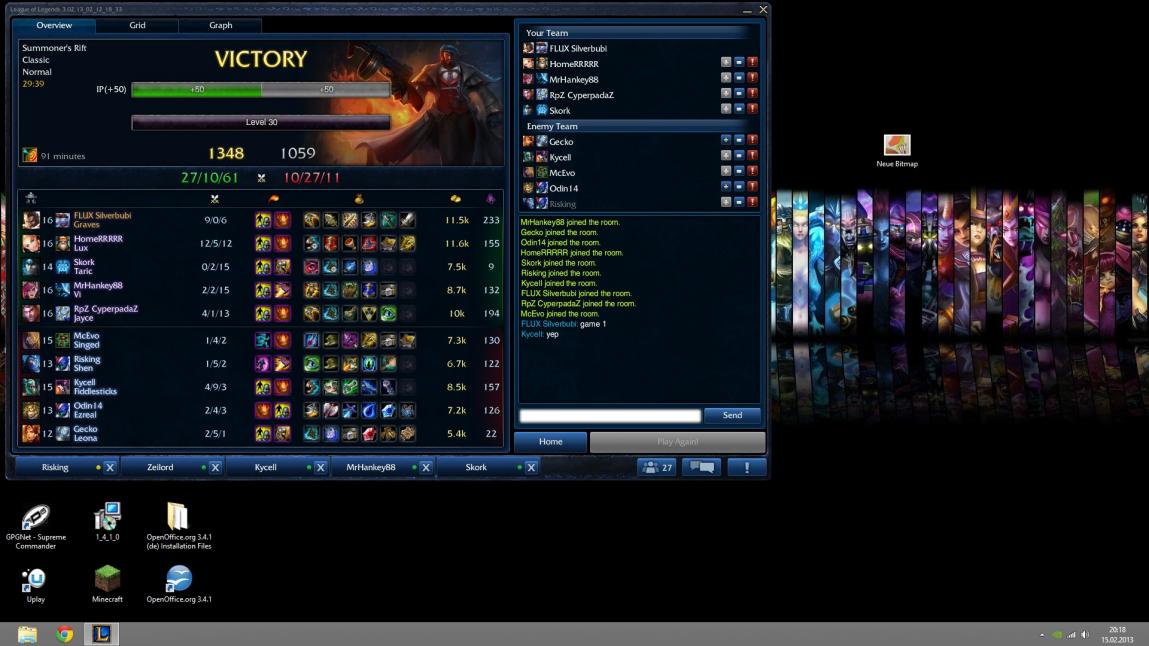Block Kycell using the blue minus button

(739, 157)
